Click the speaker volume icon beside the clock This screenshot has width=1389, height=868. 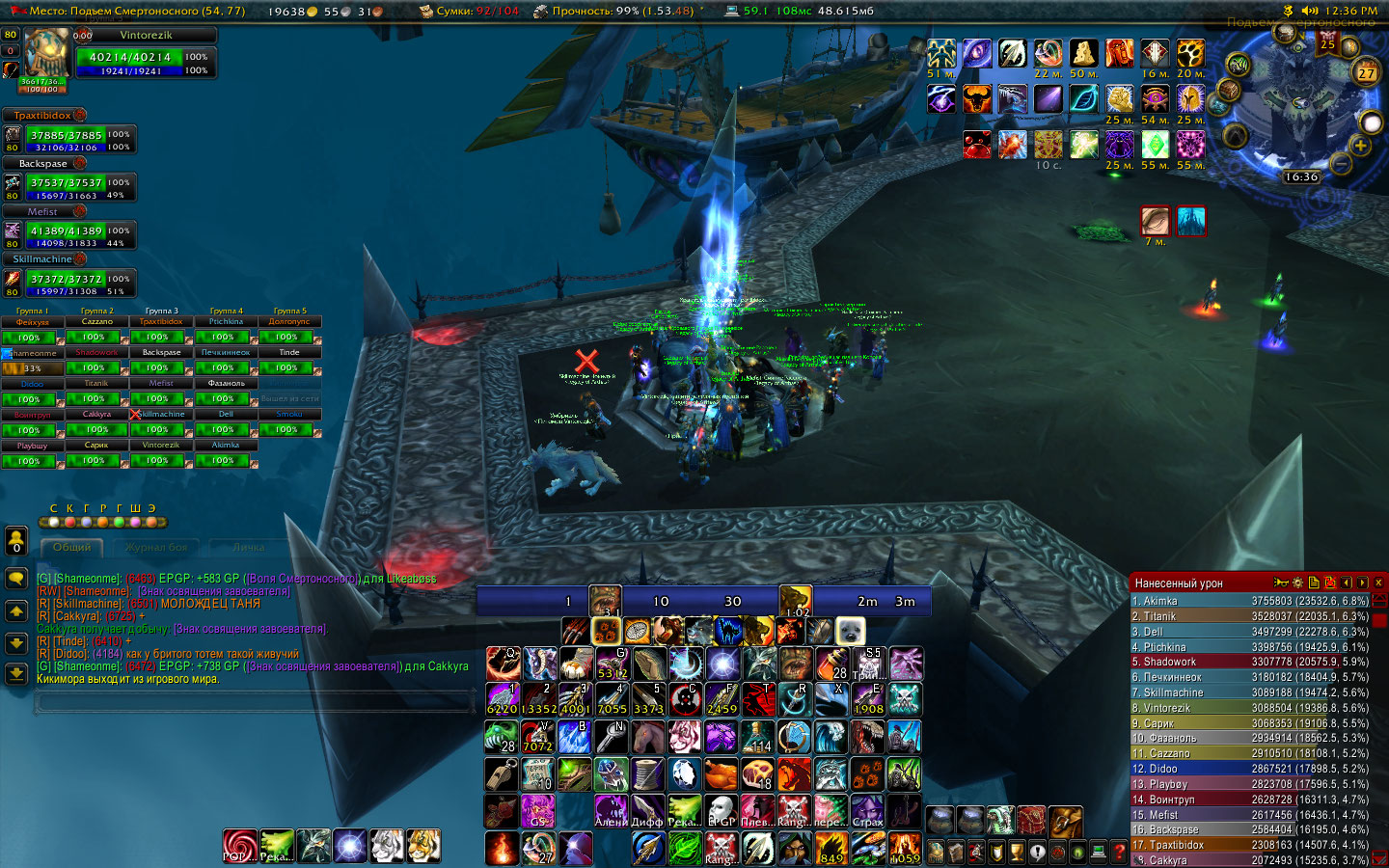pyautogui.click(x=1309, y=11)
